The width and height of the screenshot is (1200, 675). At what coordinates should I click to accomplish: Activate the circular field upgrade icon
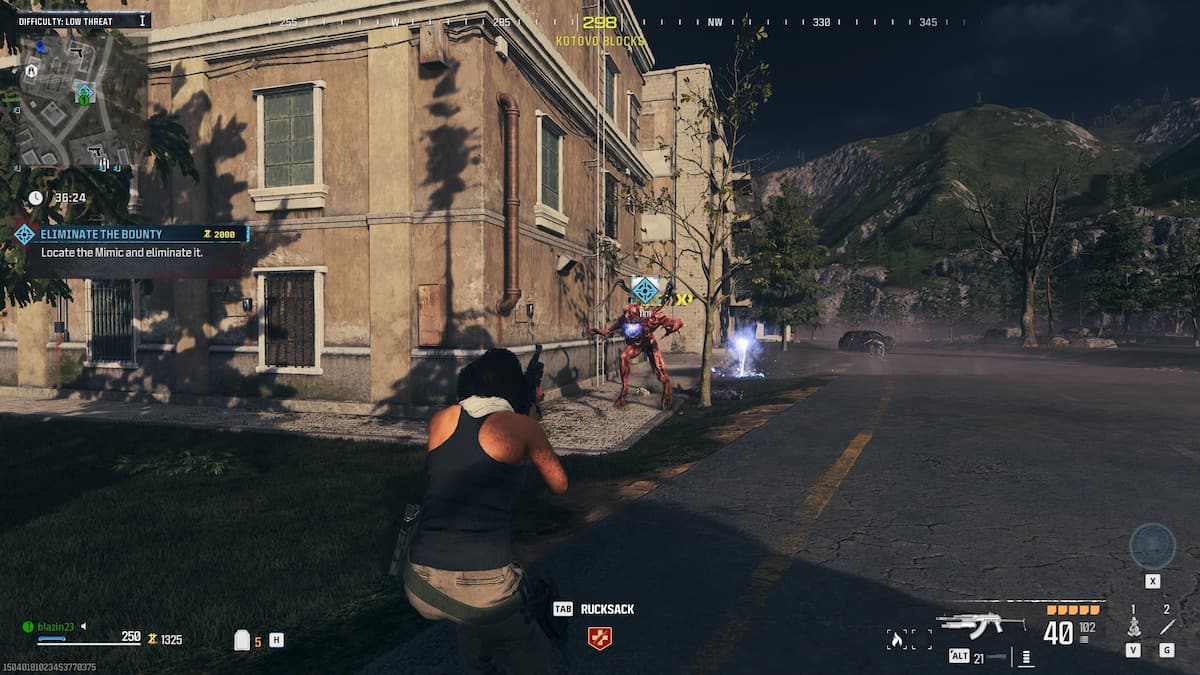(1152, 546)
